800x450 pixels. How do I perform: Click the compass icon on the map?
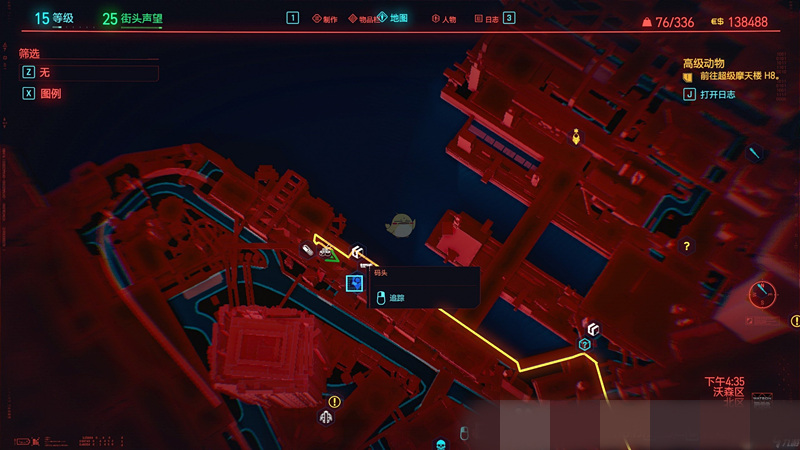[x=763, y=295]
